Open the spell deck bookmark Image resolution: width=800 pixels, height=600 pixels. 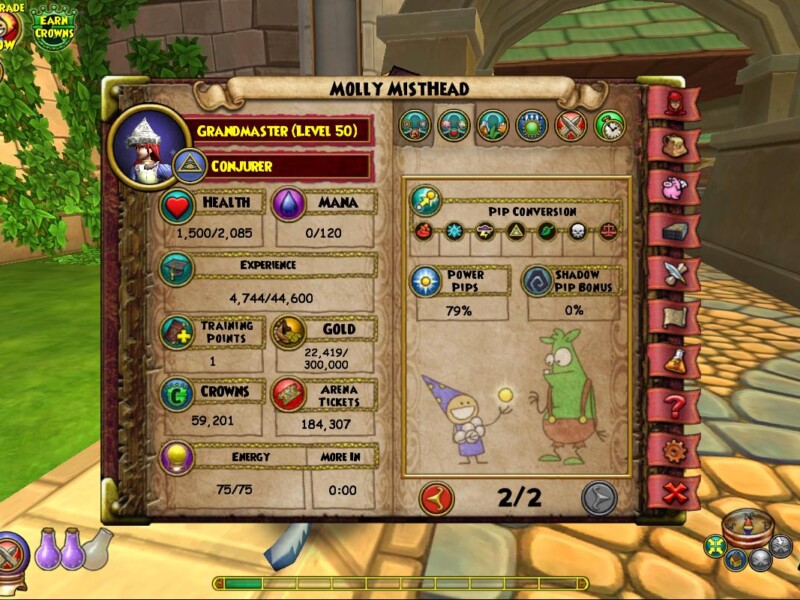[x=673, y=230]
